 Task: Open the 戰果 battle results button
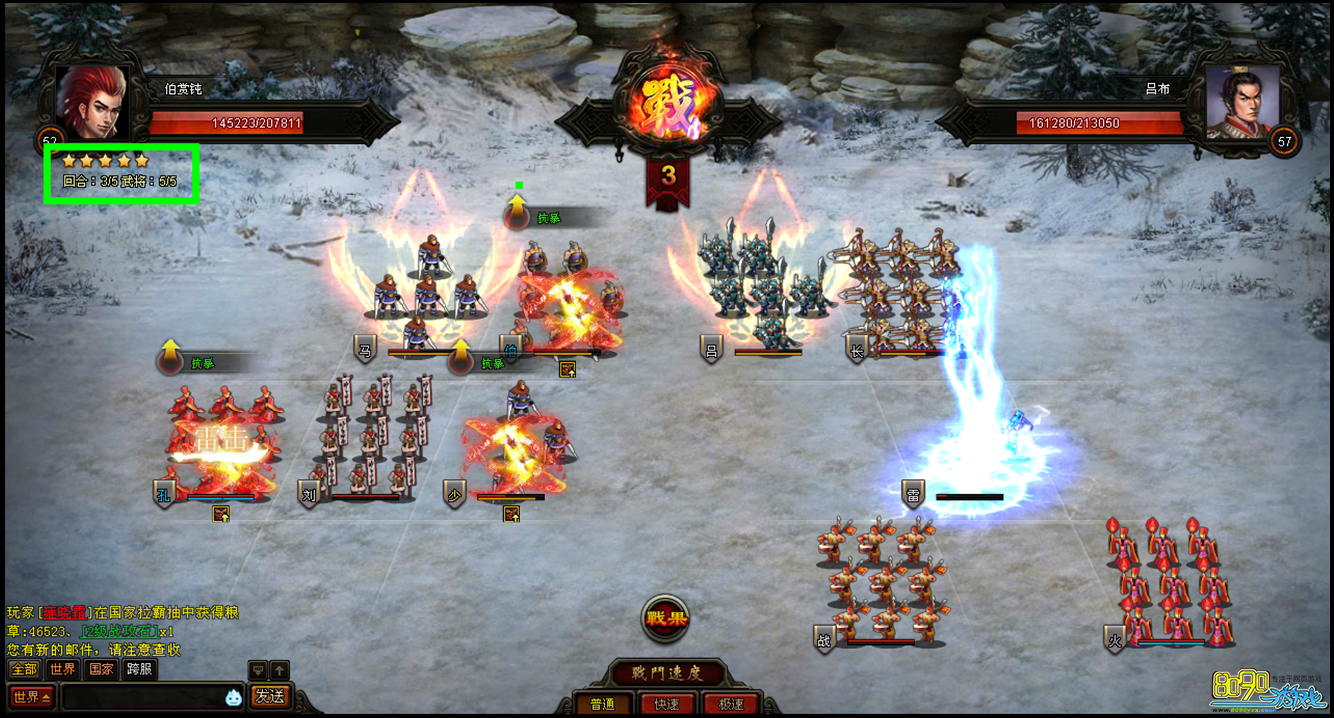click(x=665, y=618)
